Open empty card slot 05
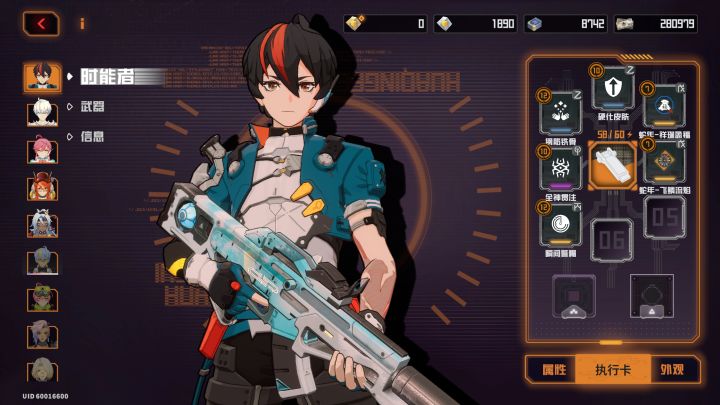Viewport: 720px width, 405px height. 663,217
